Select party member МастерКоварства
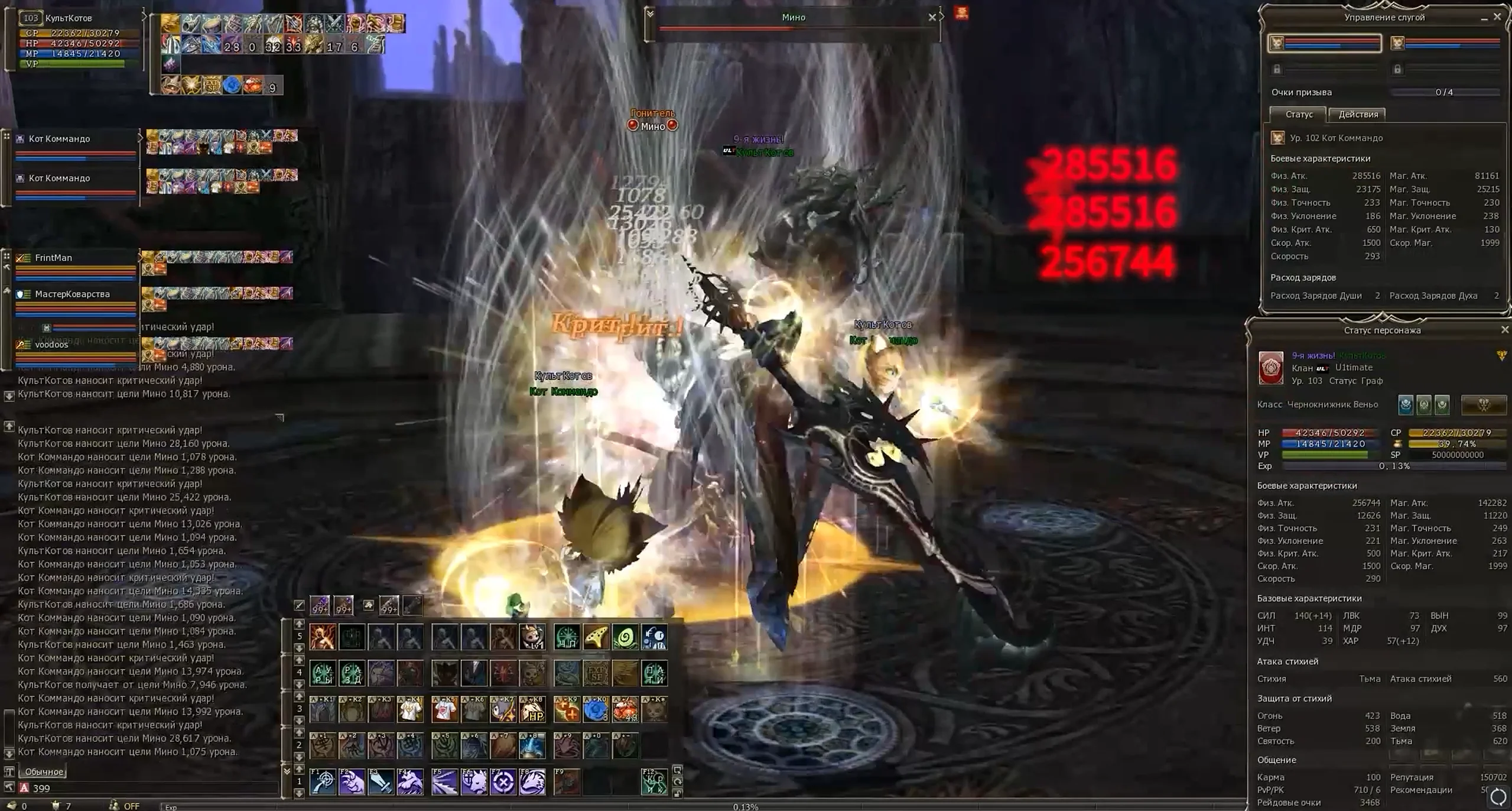 point(72,294)
